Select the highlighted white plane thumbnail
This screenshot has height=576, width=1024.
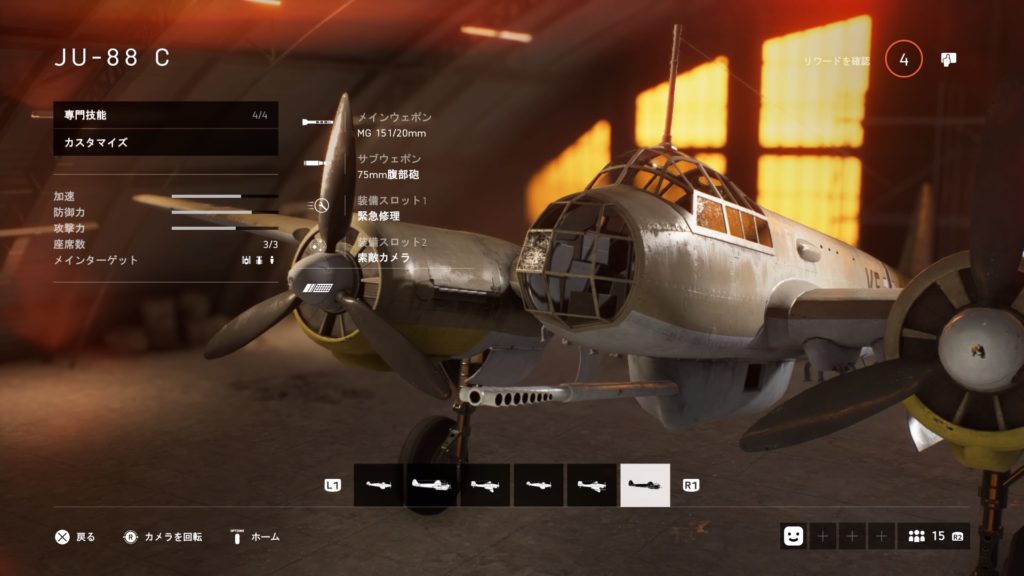click(x=645, y=485)
